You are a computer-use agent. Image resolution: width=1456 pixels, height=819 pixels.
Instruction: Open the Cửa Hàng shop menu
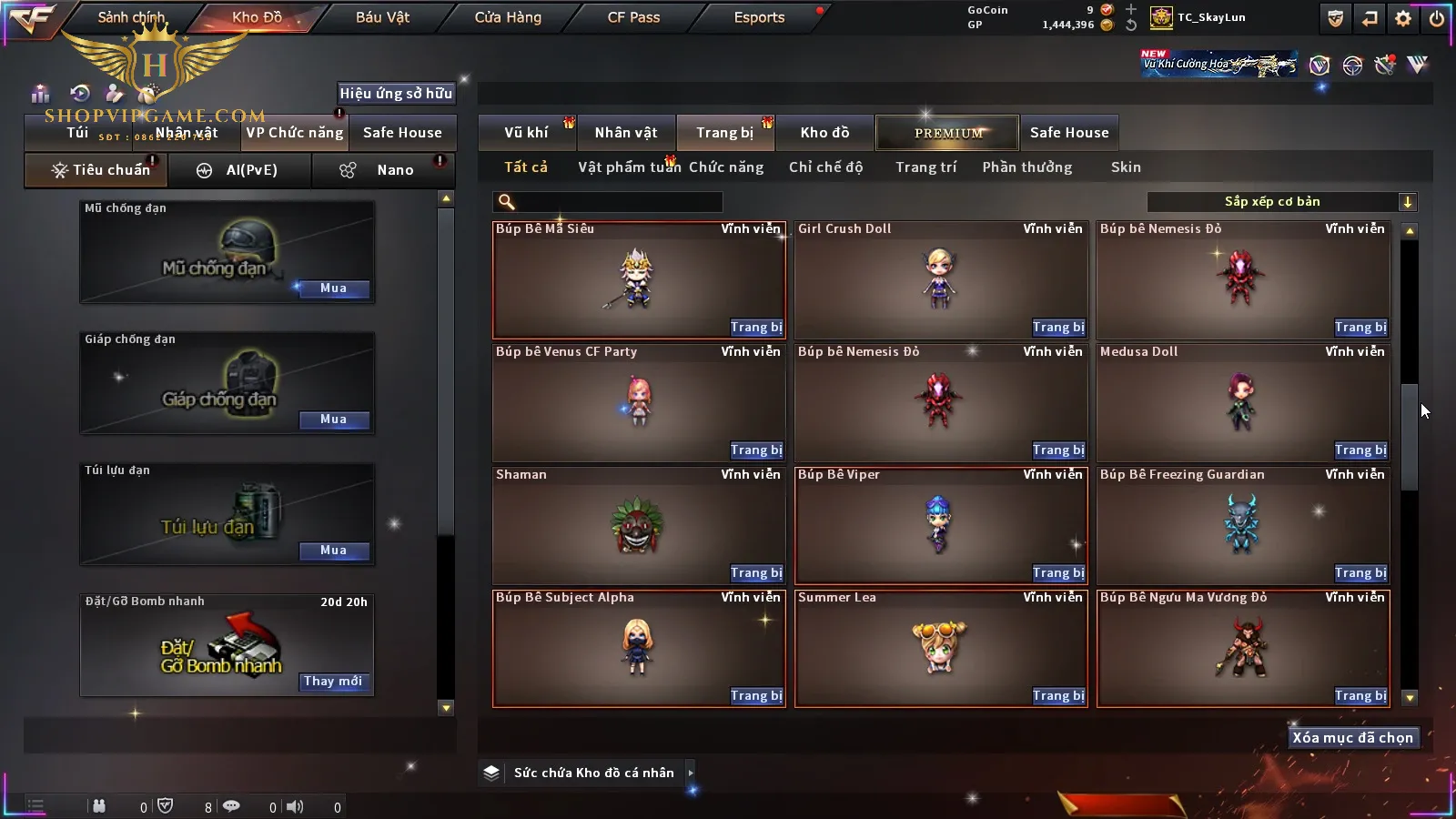[x=508, y=17]
